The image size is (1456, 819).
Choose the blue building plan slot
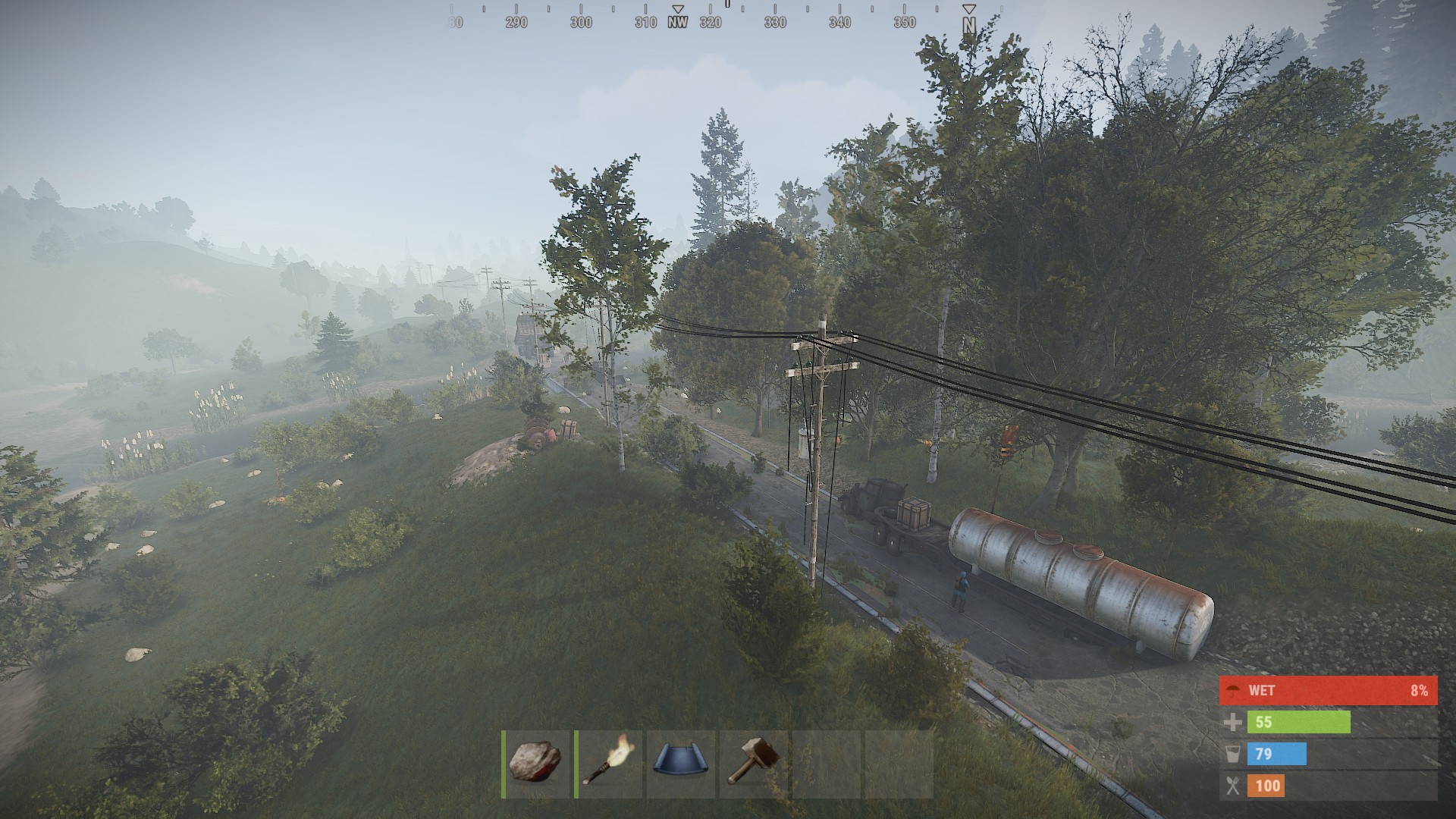point(680,763)
